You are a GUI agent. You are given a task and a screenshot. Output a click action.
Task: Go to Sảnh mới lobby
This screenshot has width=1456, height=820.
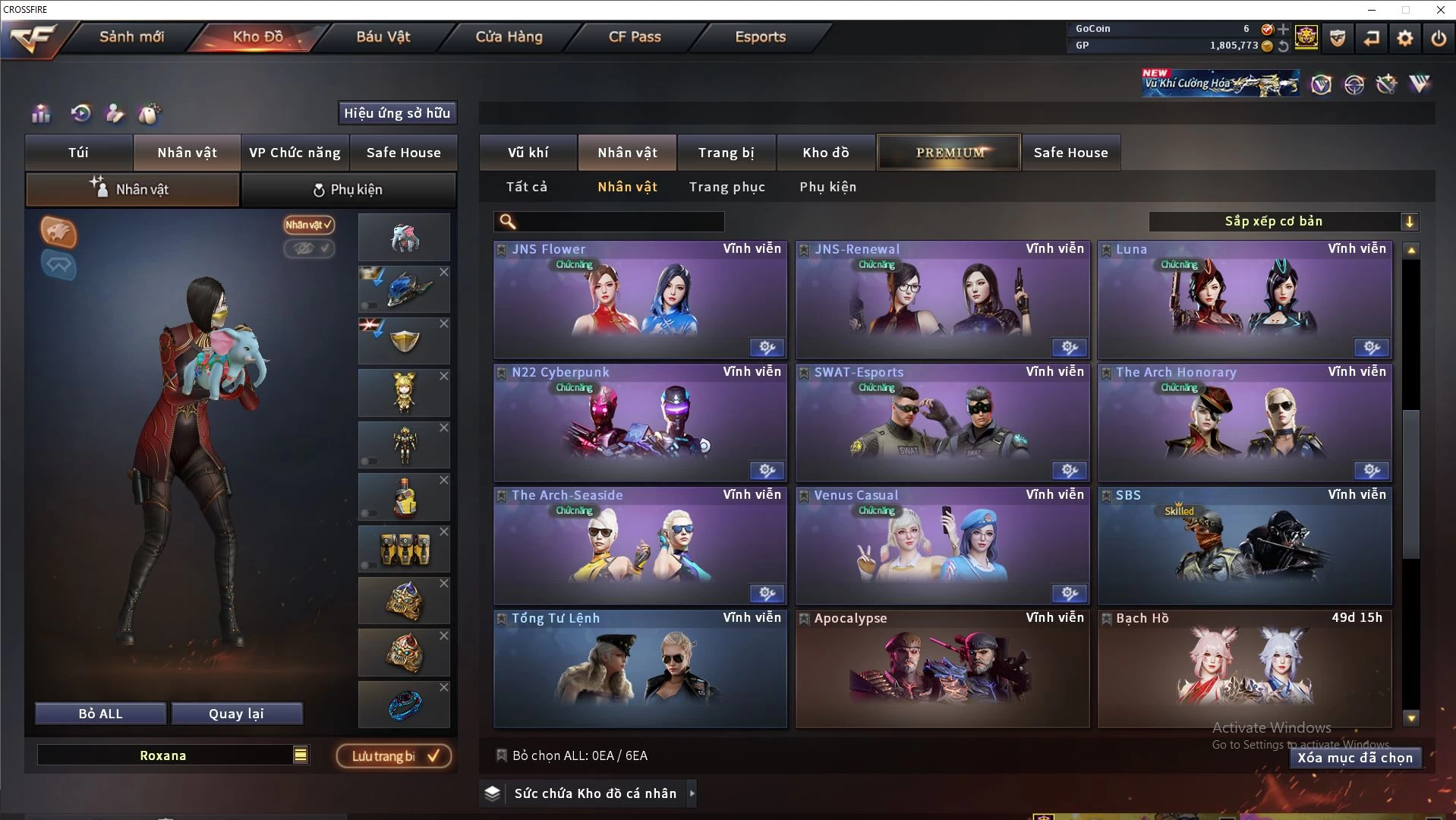tap(131, 36)
